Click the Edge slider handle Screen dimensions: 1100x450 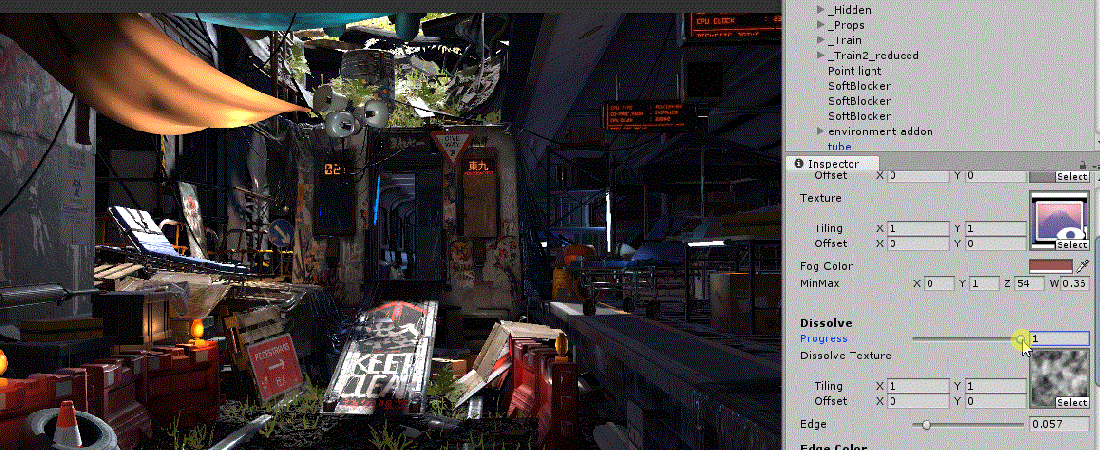[927, 424]
